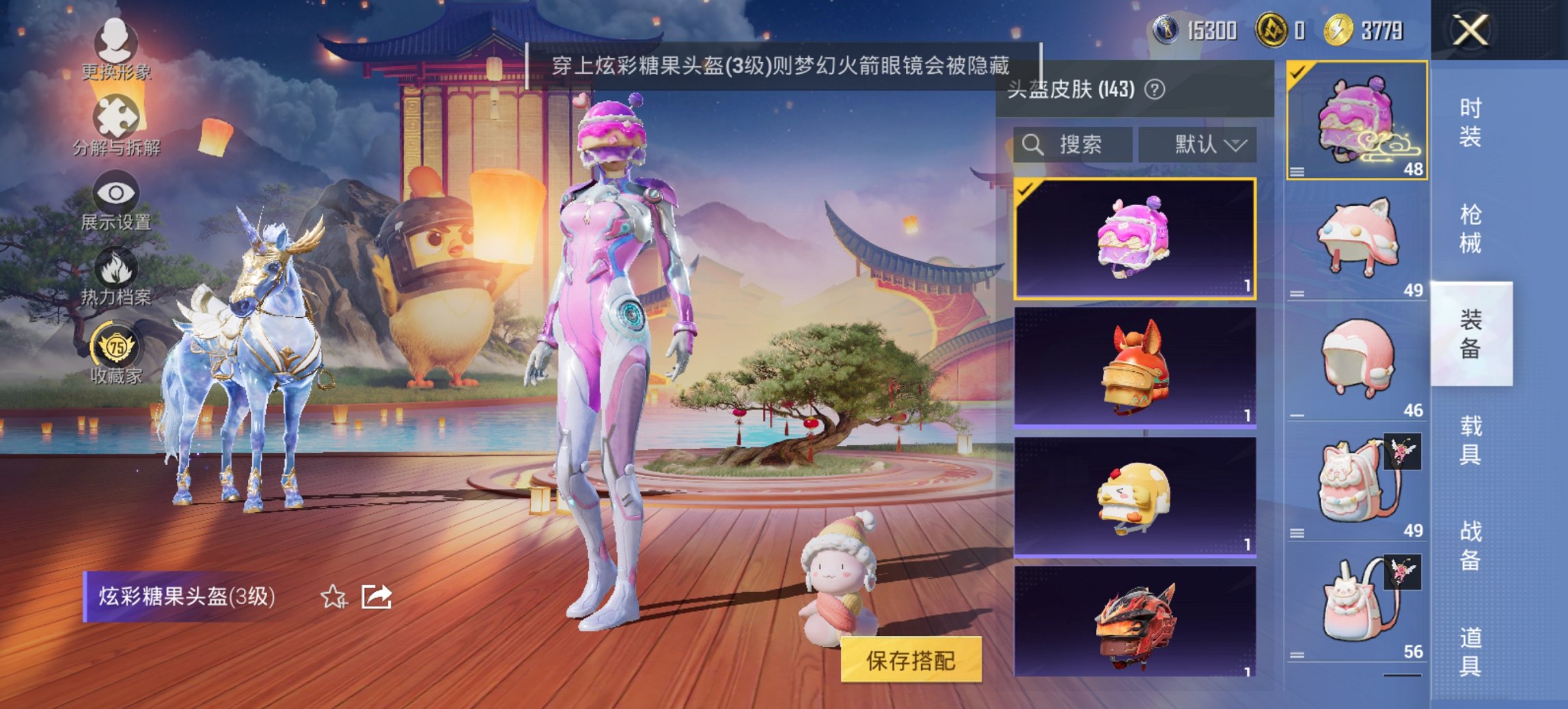Click the 搜索 search input field
The height and width of the screenshot is (709, 1568).
[1079, 144]
